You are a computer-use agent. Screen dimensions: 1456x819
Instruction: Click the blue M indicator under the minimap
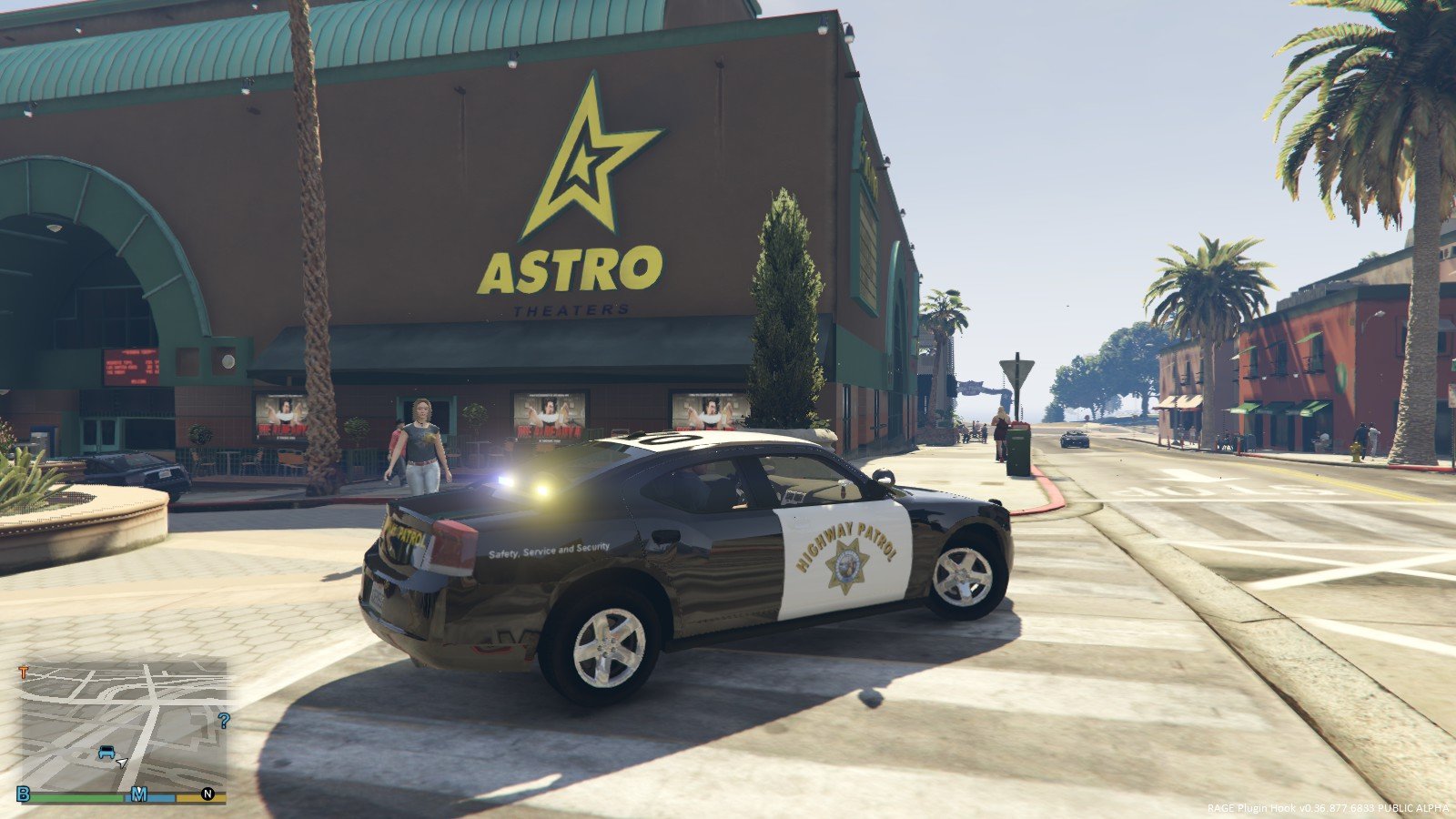pos(138,793)
